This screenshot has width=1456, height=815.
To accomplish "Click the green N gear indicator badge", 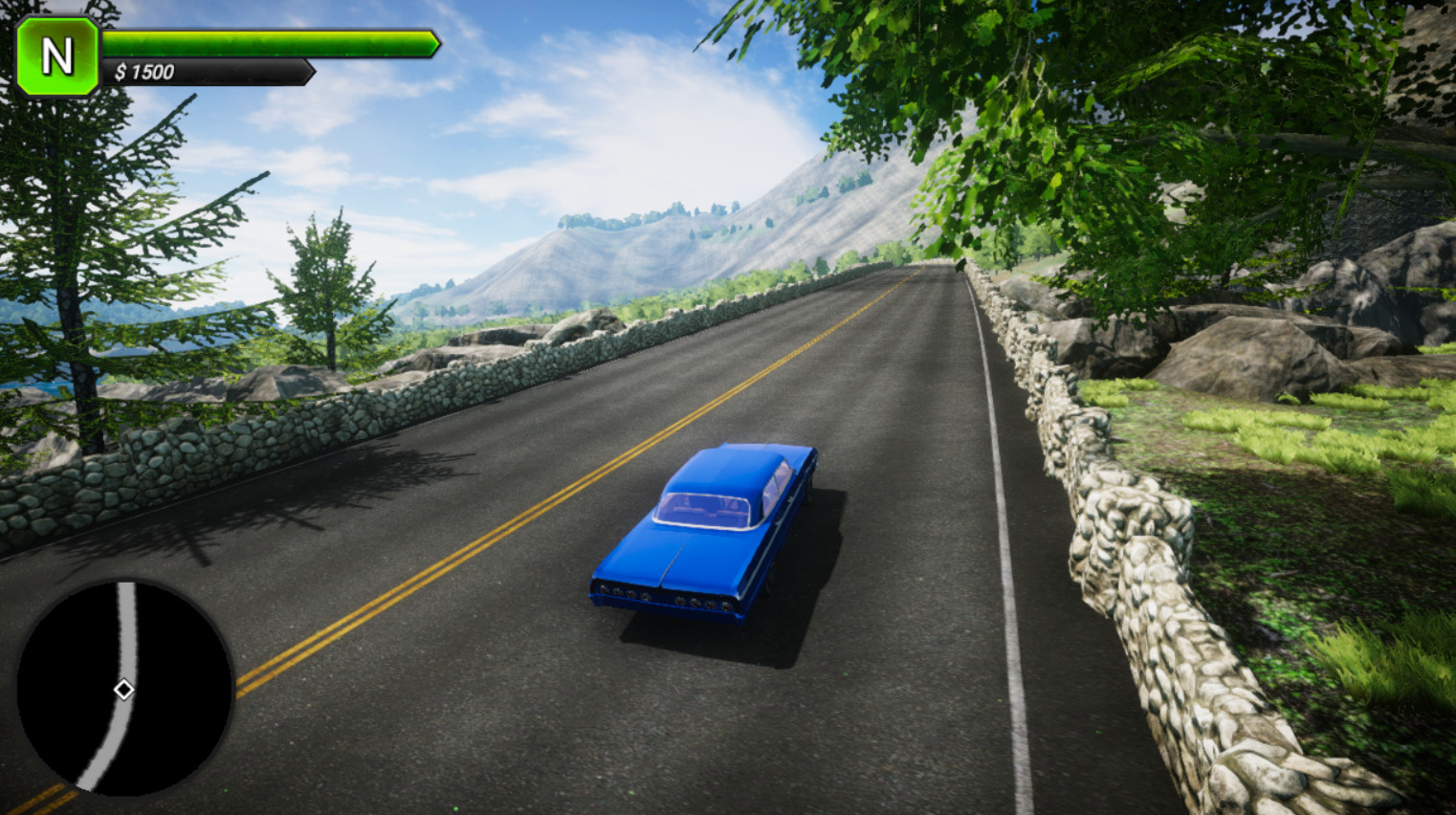I will tap(57, 56).
